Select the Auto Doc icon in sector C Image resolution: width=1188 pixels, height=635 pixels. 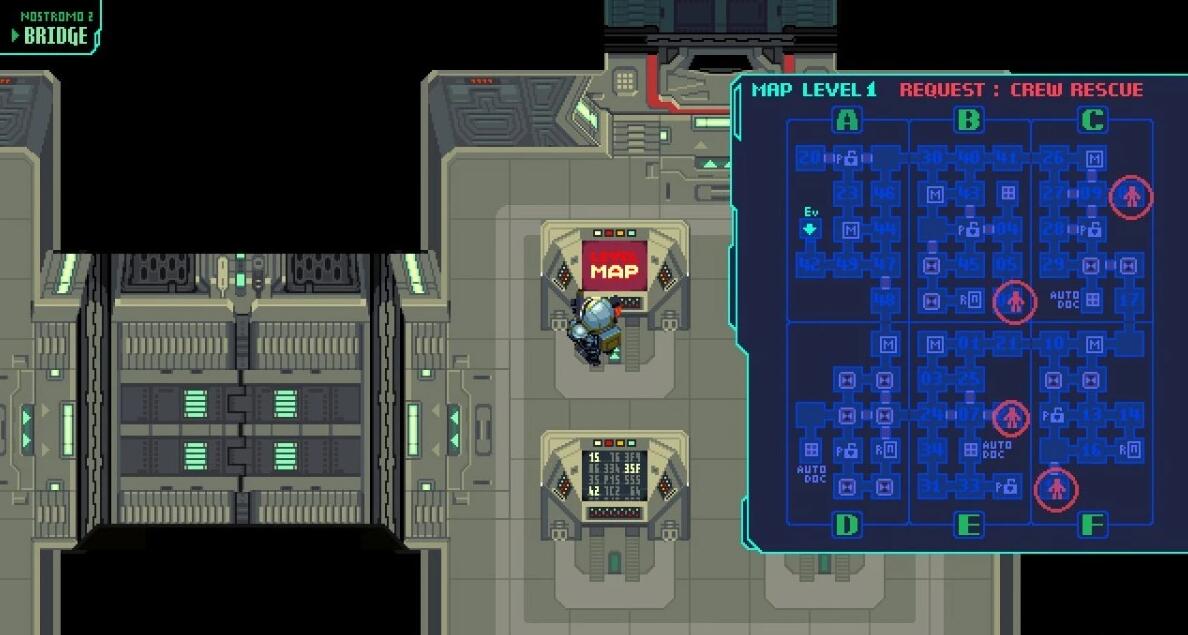1093,299
